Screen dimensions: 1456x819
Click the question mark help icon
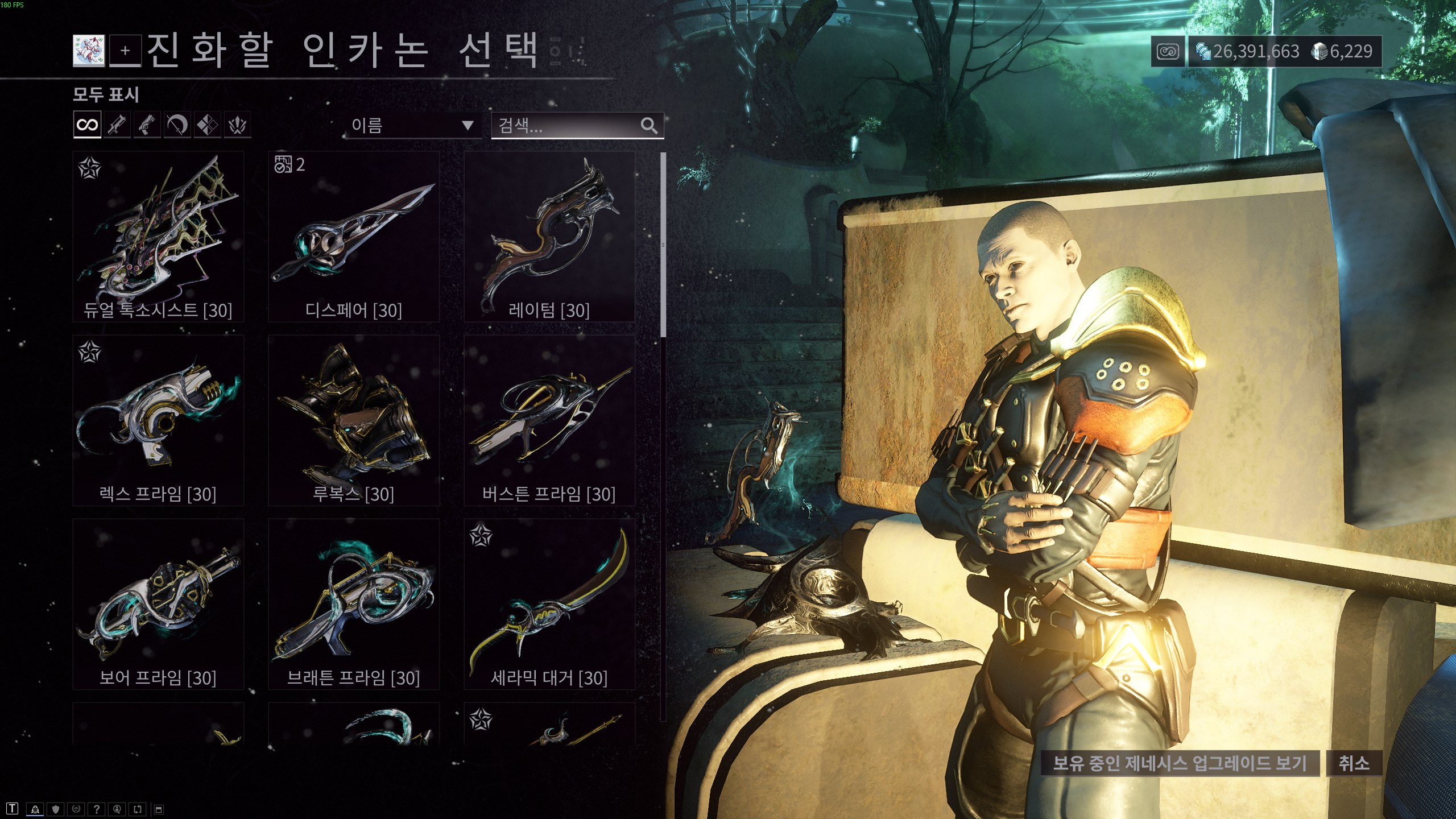click(x=96, y=810)
